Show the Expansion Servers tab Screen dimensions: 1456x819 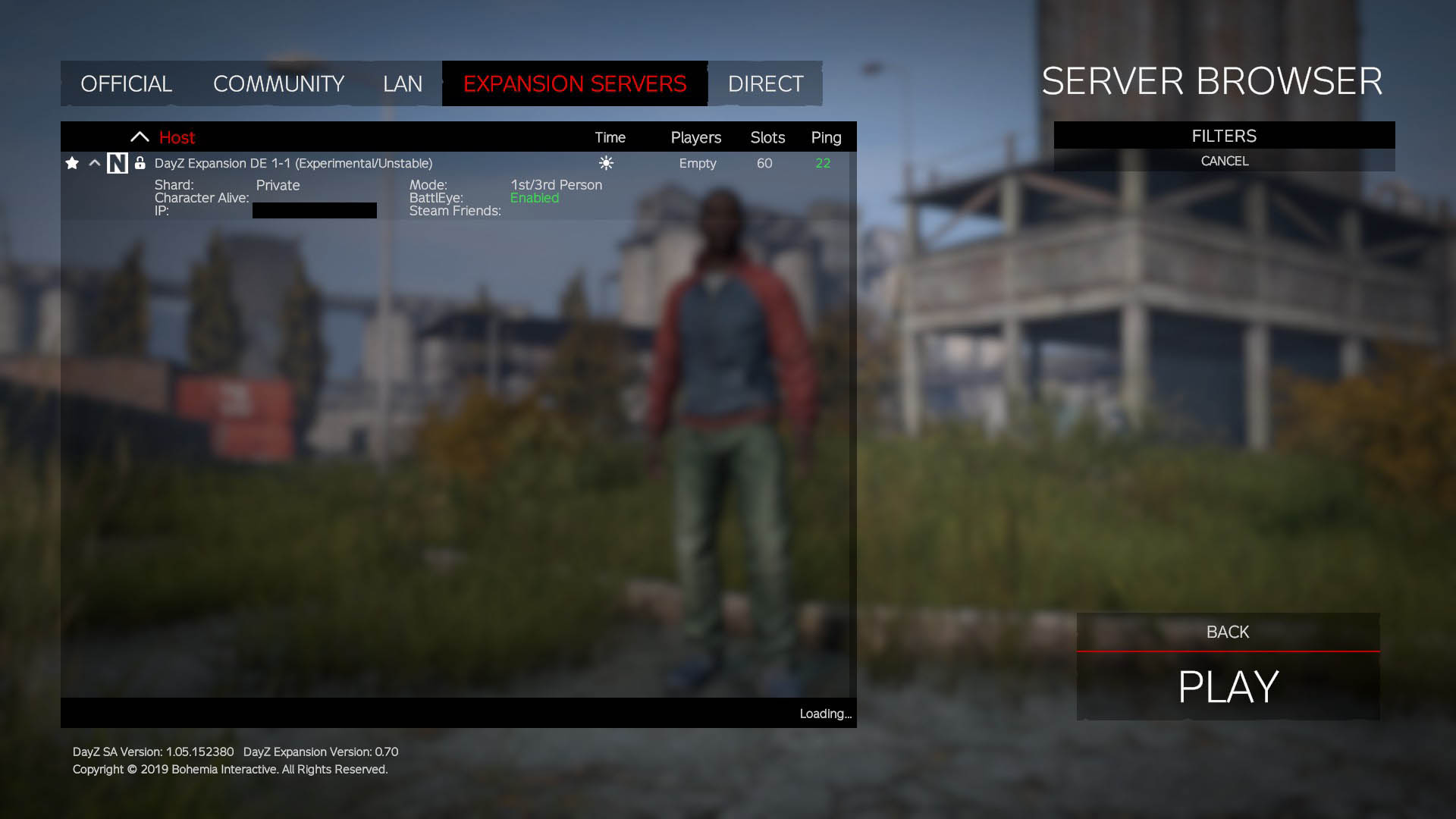coord(575,83)
